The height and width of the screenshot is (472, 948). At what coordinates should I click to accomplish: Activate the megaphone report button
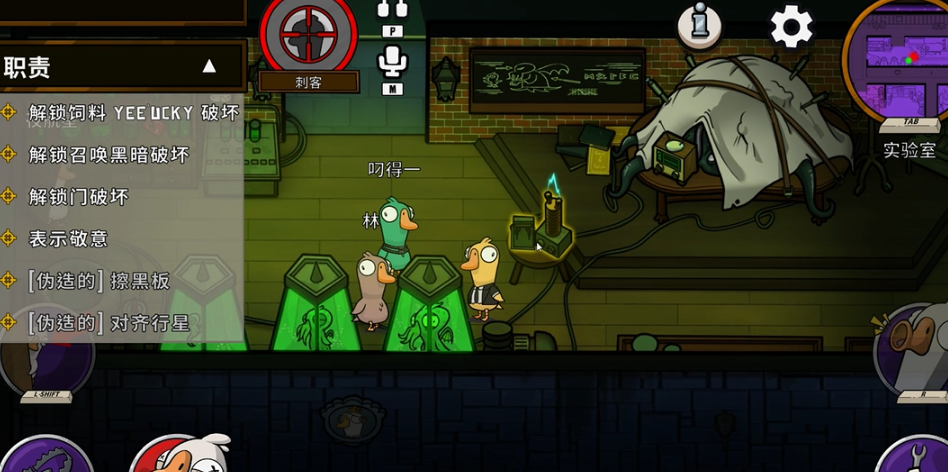coord(912,345)
